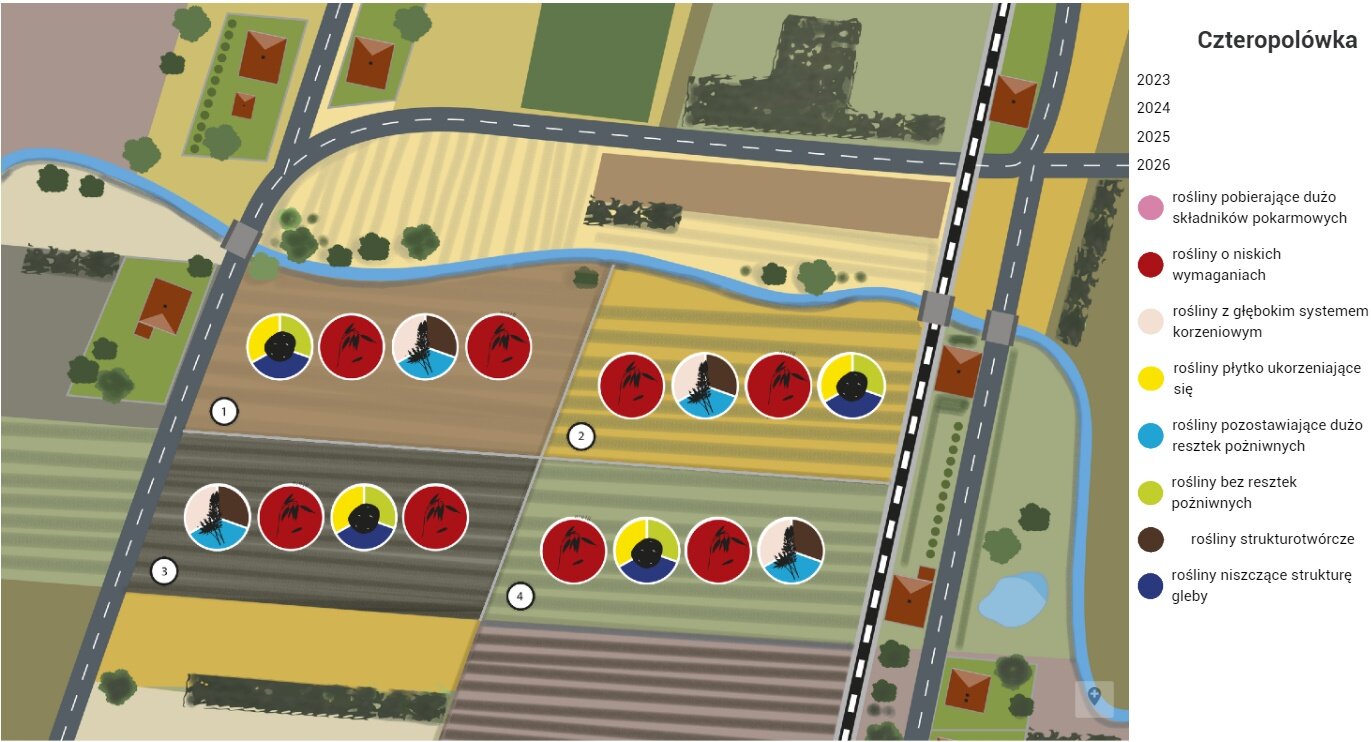This screenshot has height=742, width=1371.
Task: Open the field number 4 marker
Action: click(x=519, y=597)
